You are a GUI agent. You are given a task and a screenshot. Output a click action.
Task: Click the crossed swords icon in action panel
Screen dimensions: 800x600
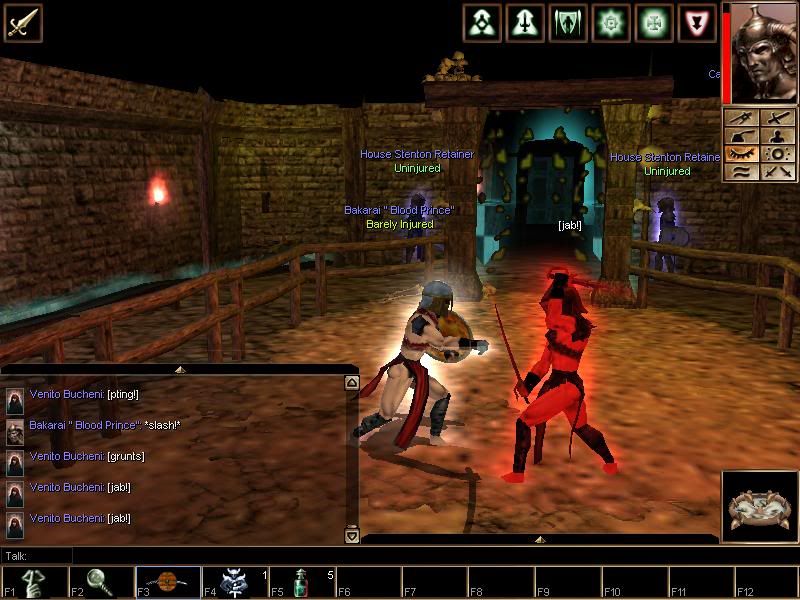tap(777, 172)
